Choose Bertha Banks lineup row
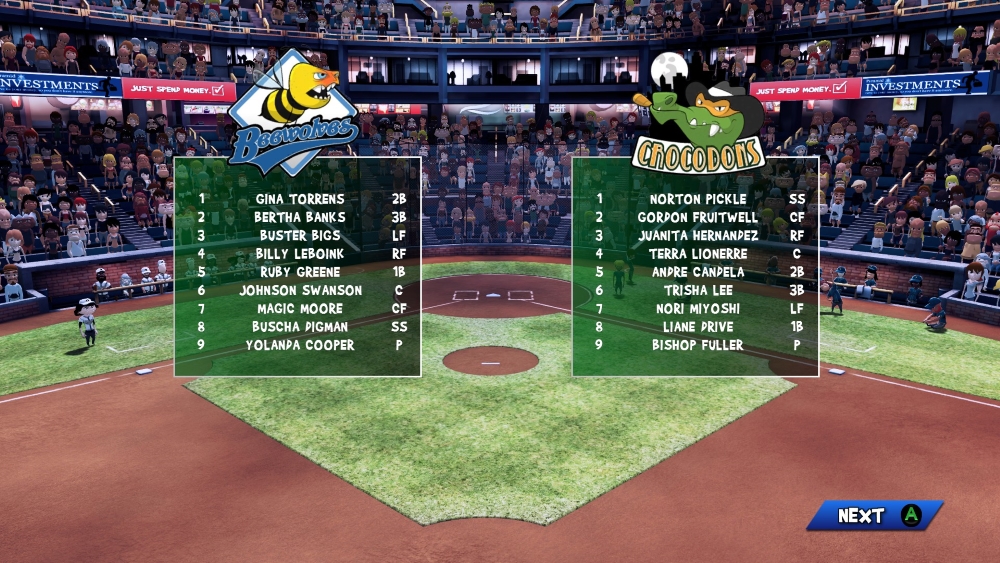Screen dimensions: 1000x563 tap(300, 217)
